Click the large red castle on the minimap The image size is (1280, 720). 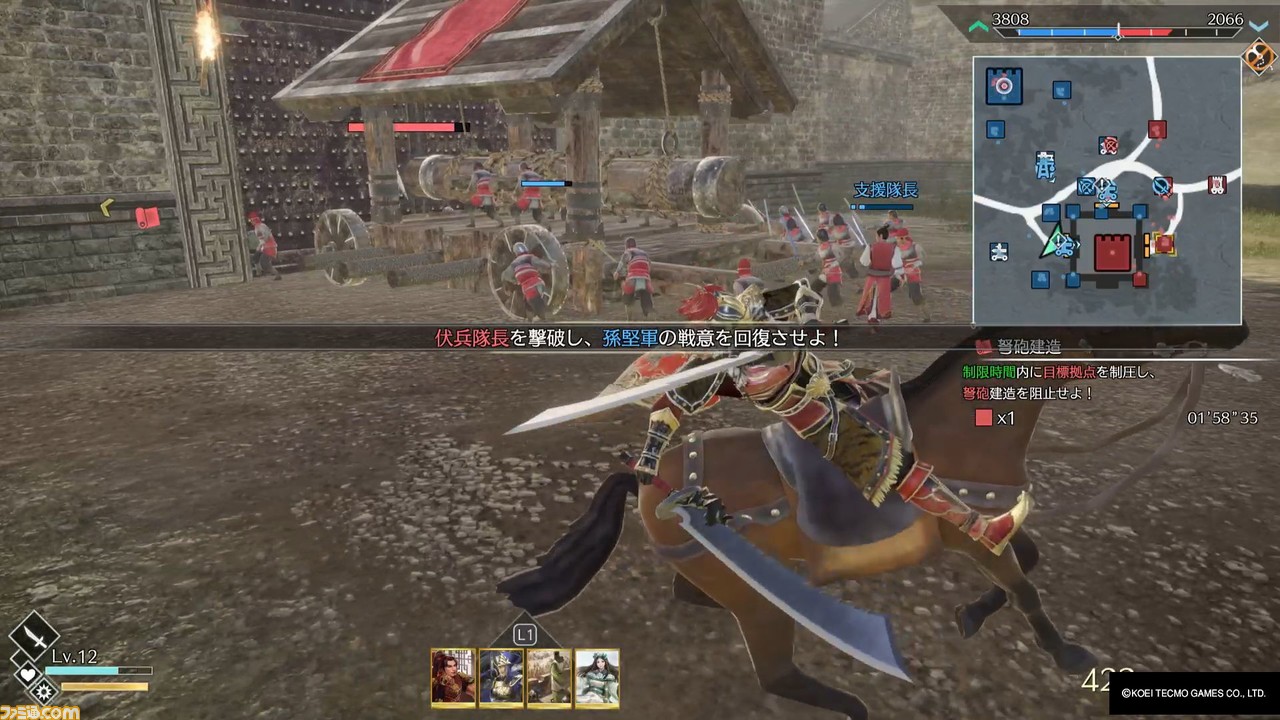pos(1111,253)
